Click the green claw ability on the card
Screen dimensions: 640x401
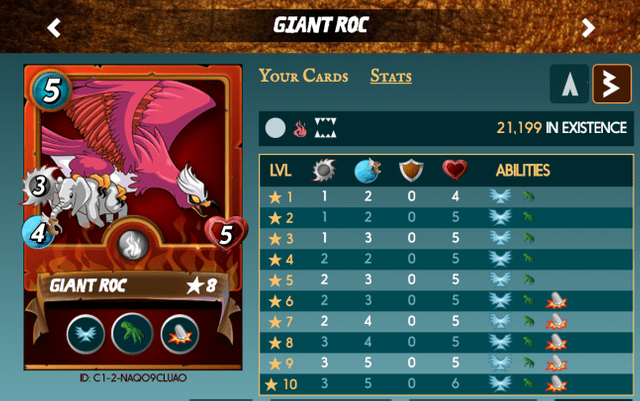point(135,333)
